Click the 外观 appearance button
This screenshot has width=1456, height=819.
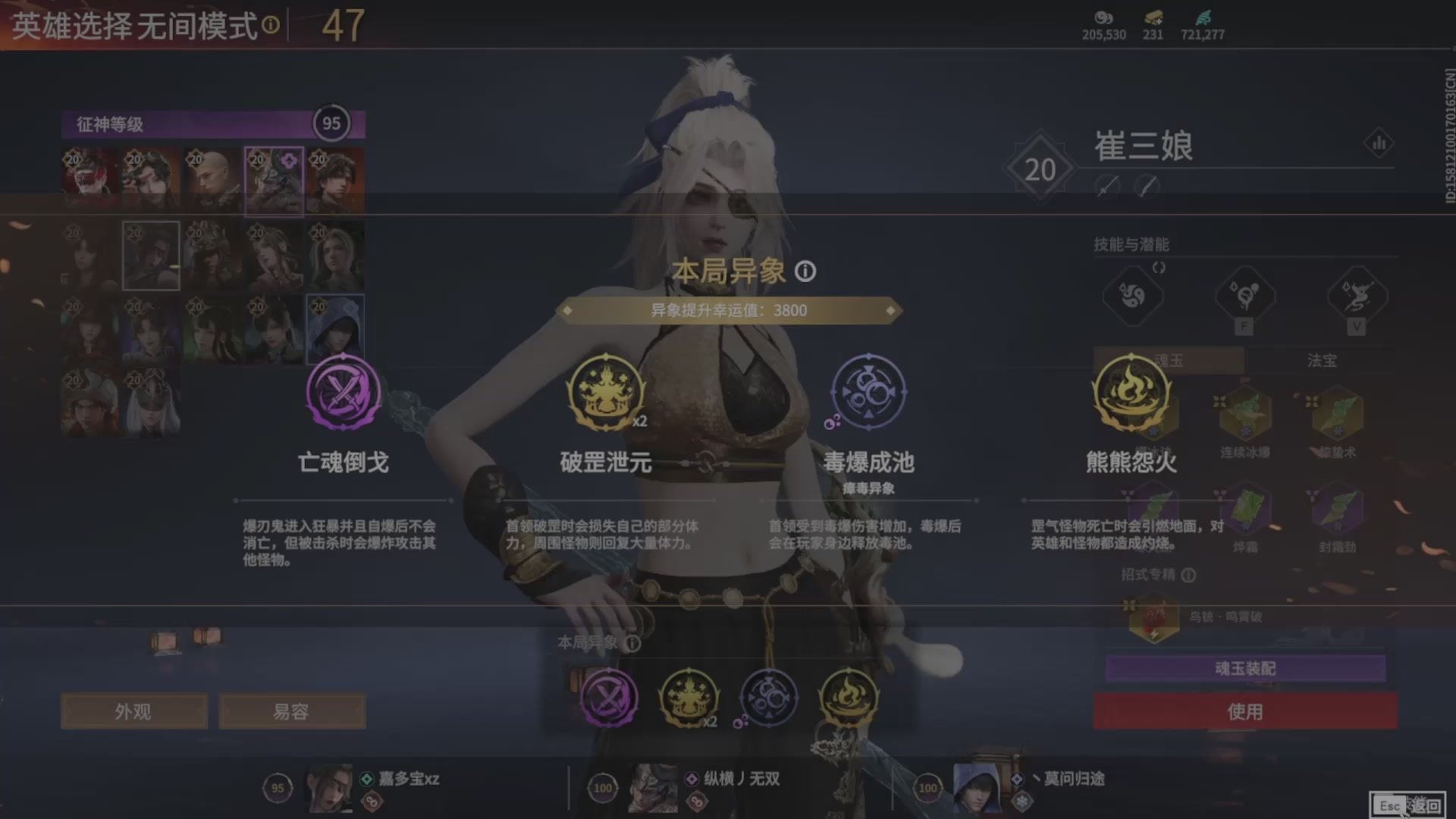(x=133, y=711)
